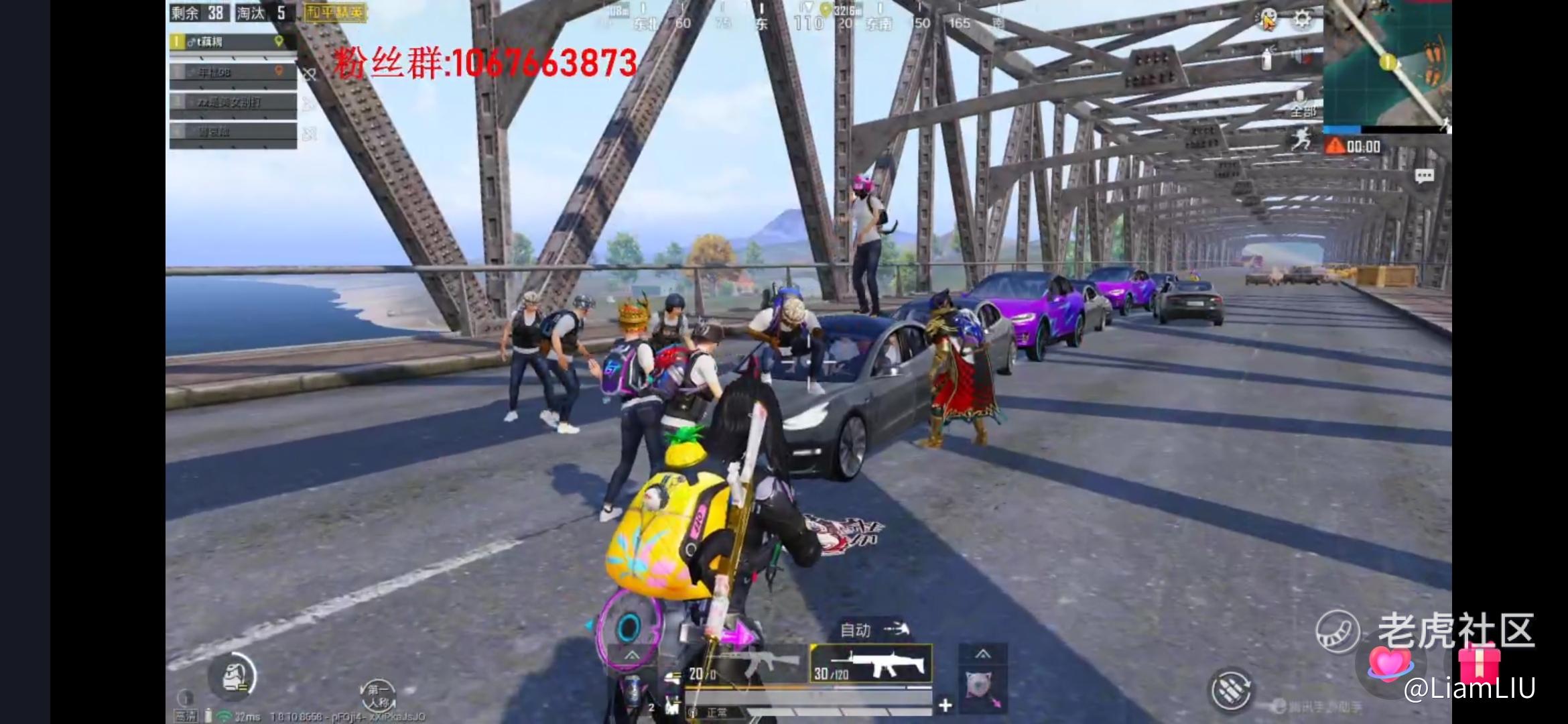Viewport: 1568px width, 724px height.
Task: Switch the 第一人称 perspective view
Action: click(x=378, y=695)
